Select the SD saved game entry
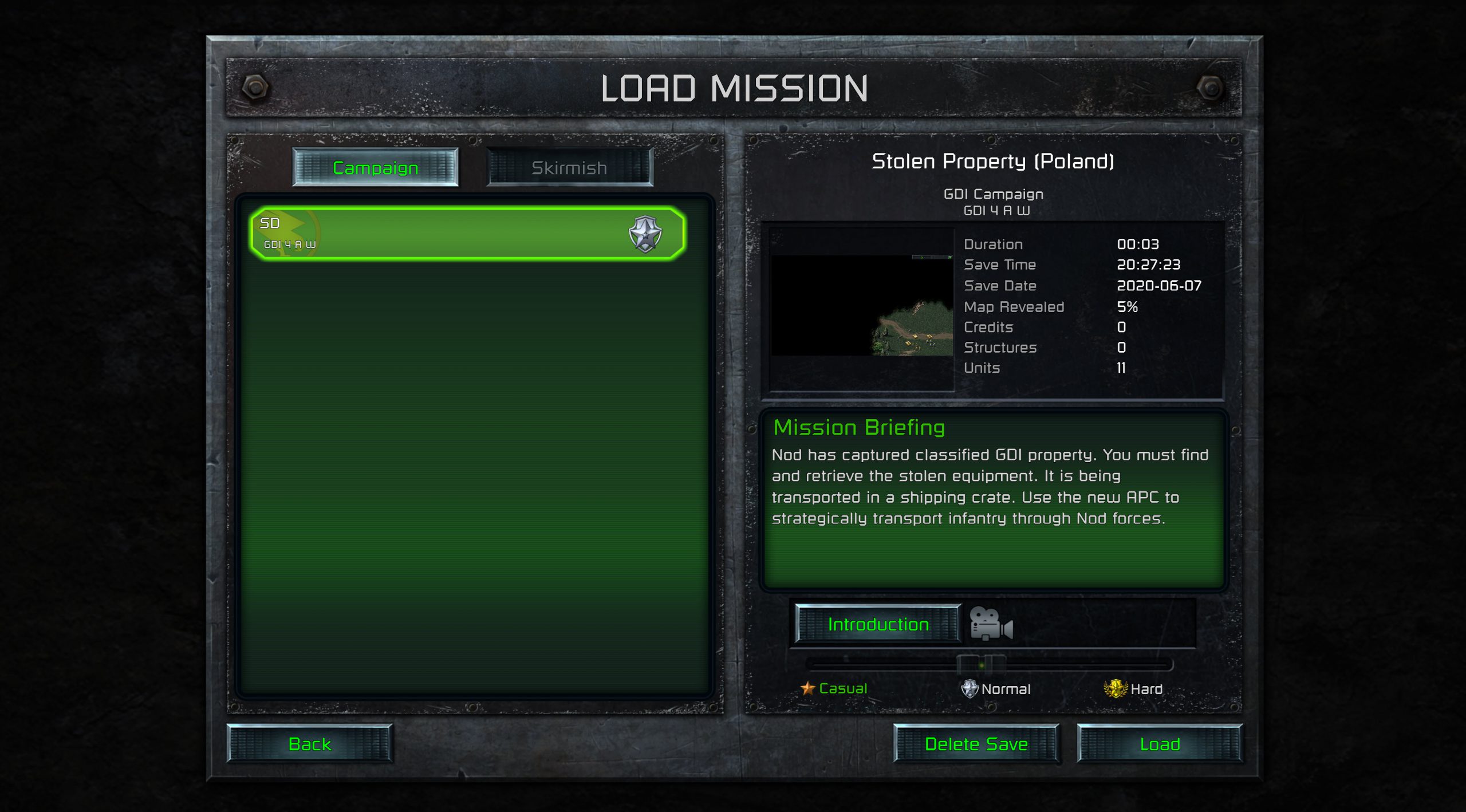Screen dimensions: 1466x812 (x=467, y=234)
